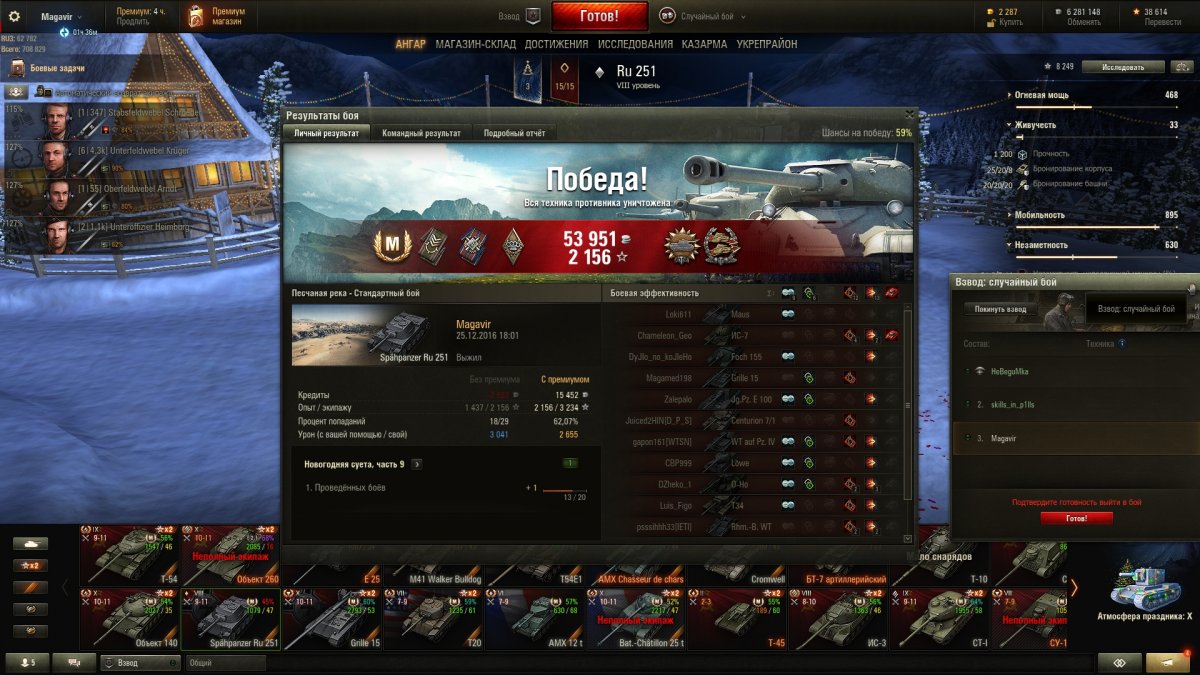Confirm readiness with platoon Готов! button

[x=1076, y=518]
